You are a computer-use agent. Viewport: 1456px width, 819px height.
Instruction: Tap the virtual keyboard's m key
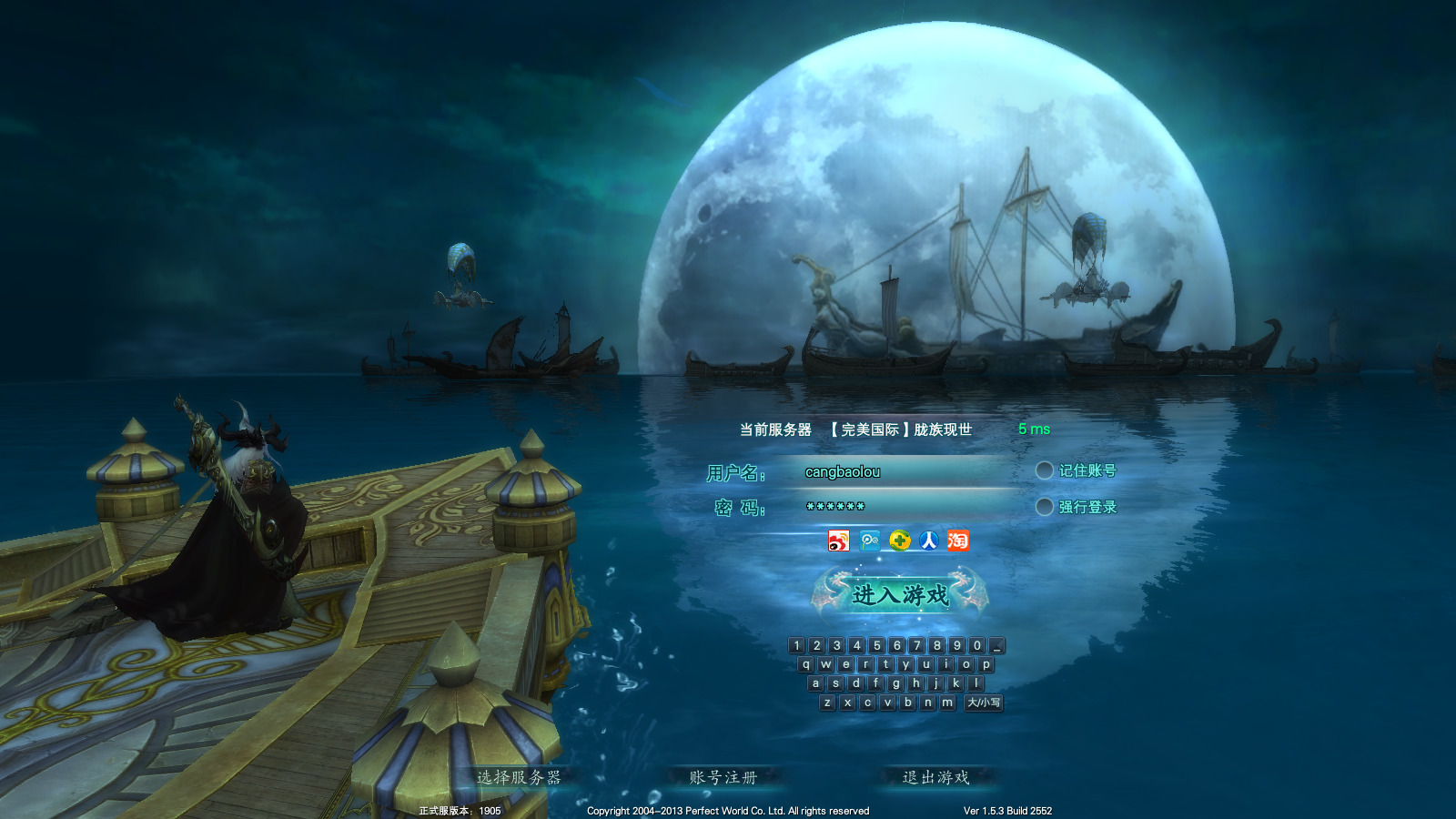[947, 703]
